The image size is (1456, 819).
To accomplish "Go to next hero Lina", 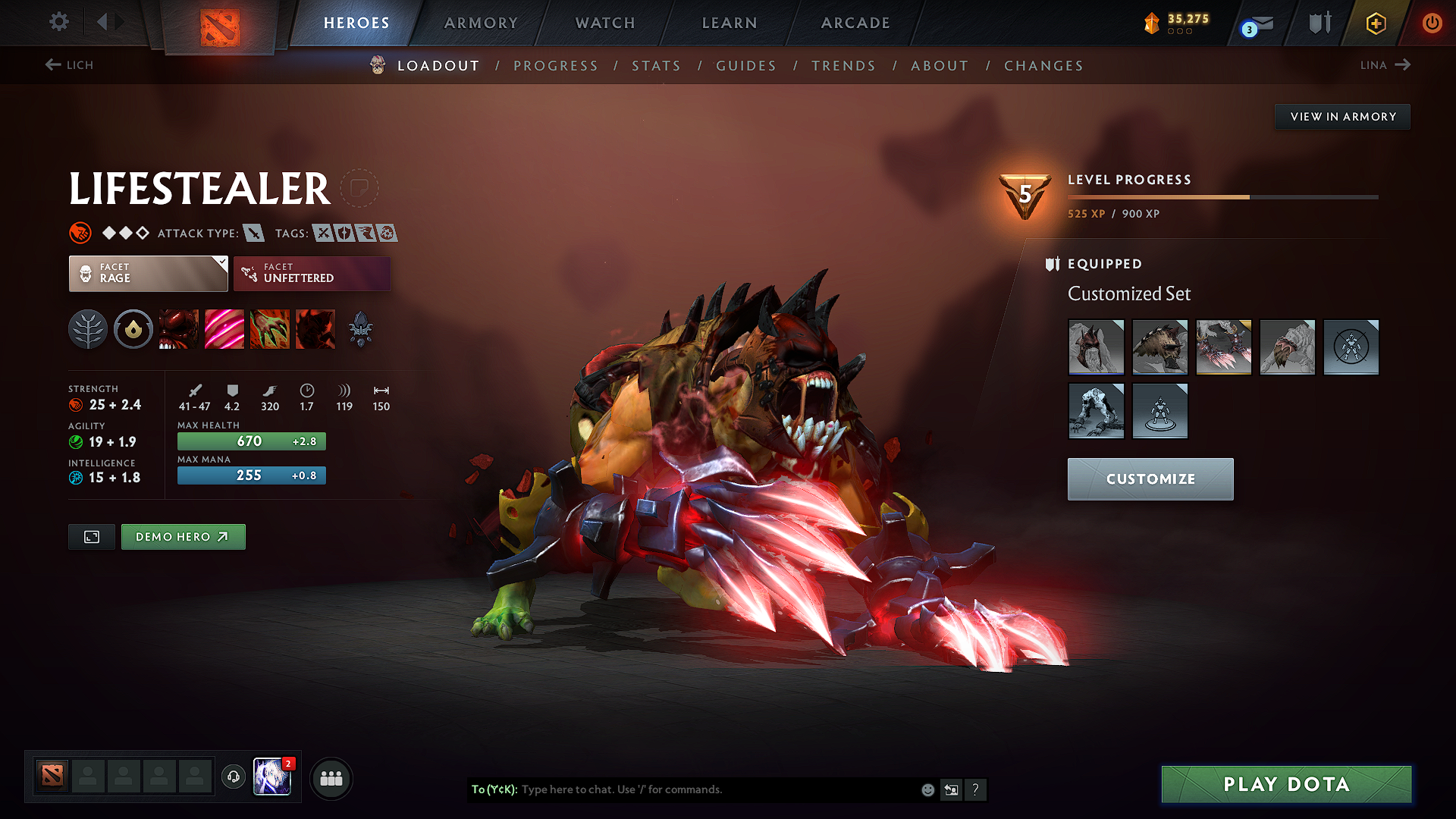I will pos(1385,65).
